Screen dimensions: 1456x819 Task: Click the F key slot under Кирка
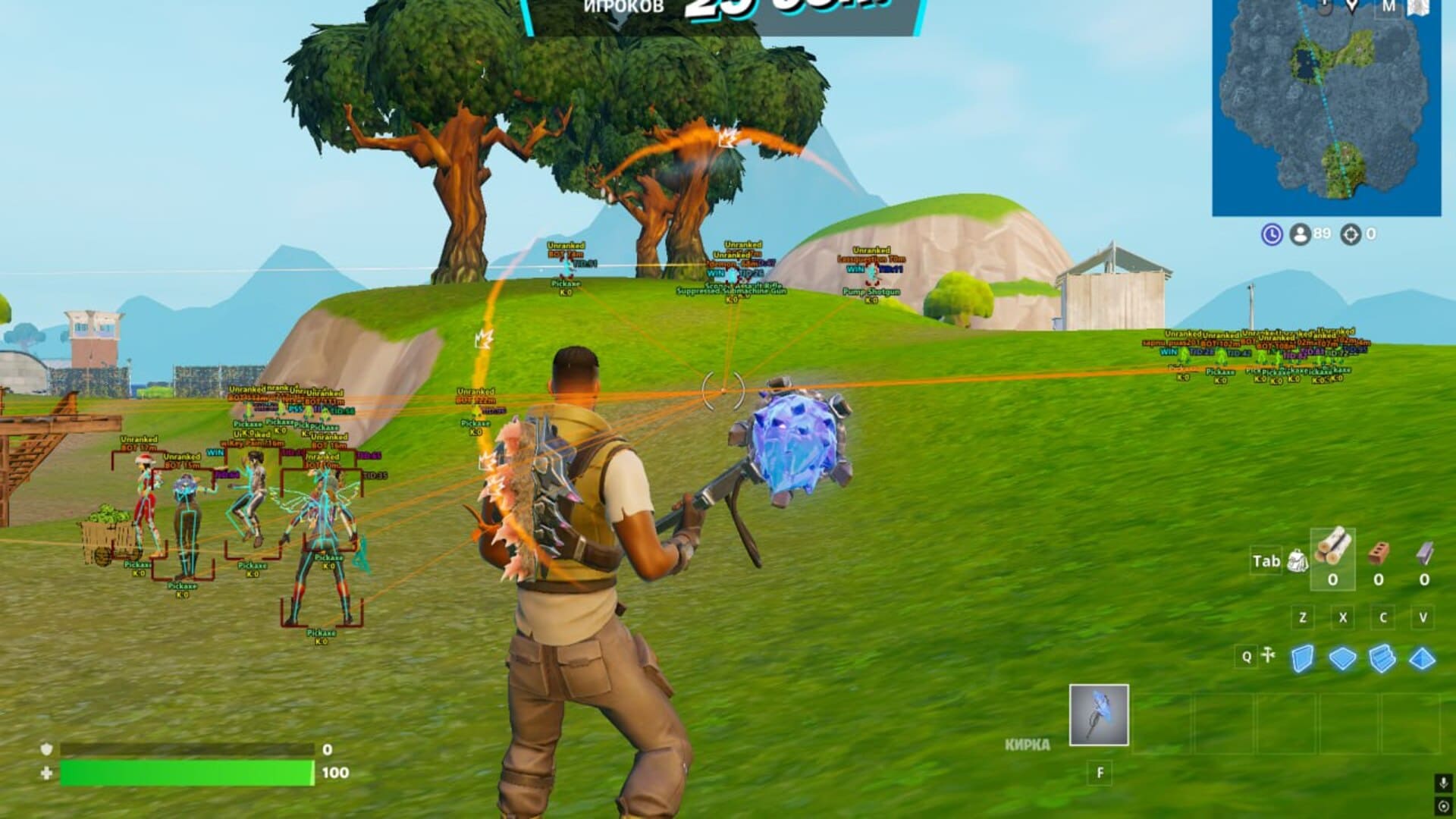click(1097, 772)
